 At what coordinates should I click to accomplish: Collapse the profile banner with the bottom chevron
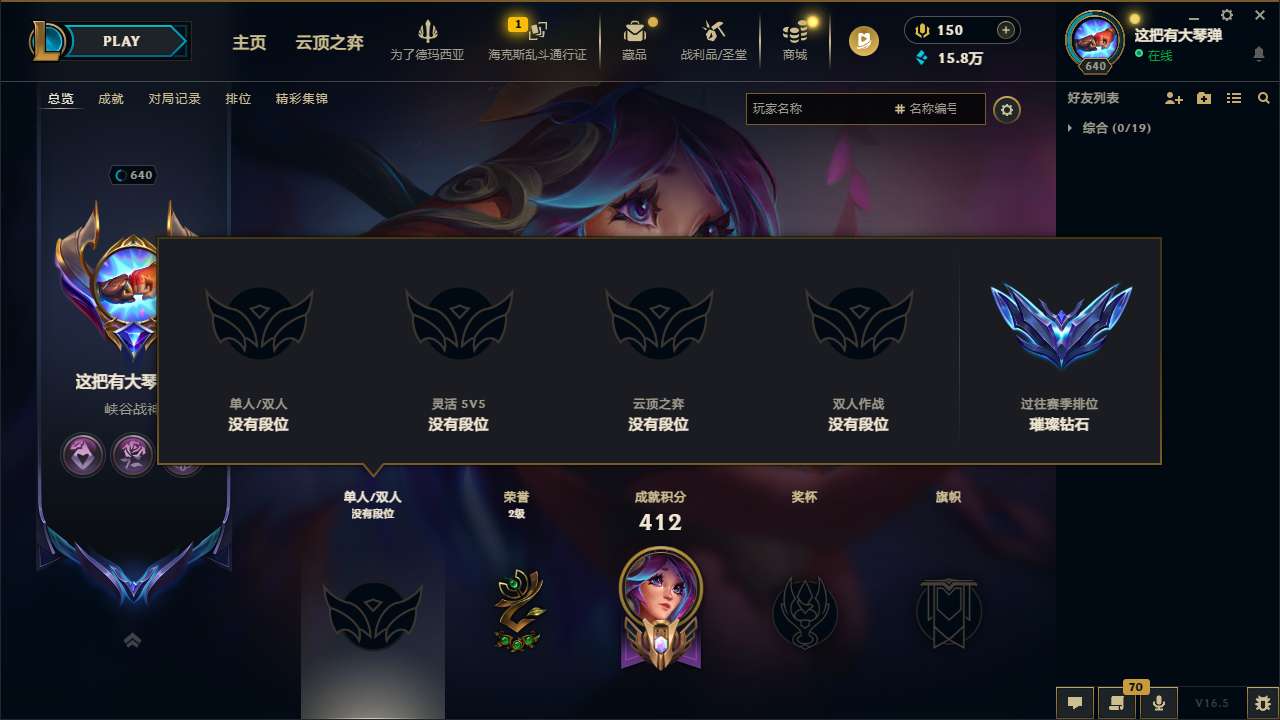click(x=132, y=639)
